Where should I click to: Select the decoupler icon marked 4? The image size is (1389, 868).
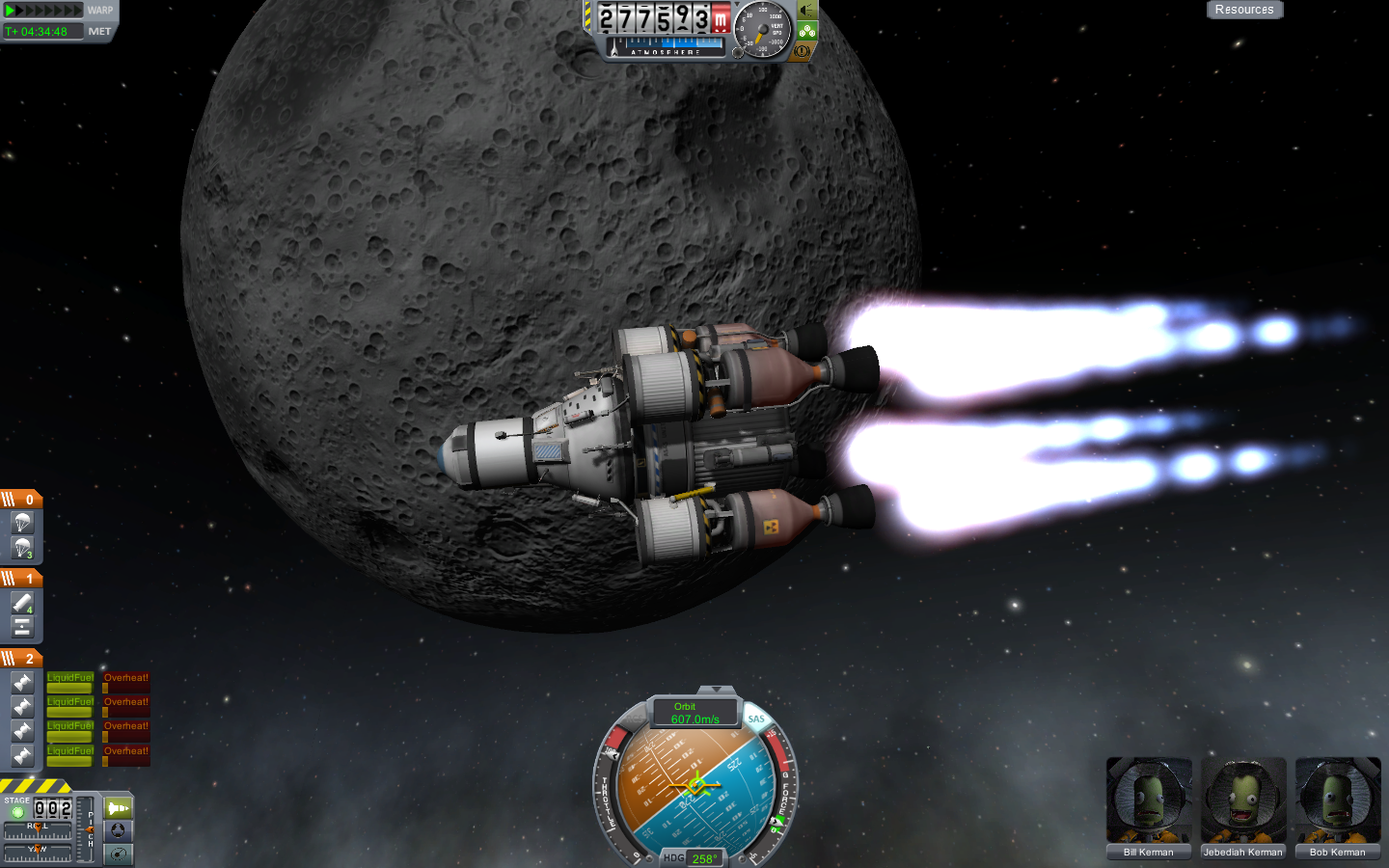click(23, 603)
